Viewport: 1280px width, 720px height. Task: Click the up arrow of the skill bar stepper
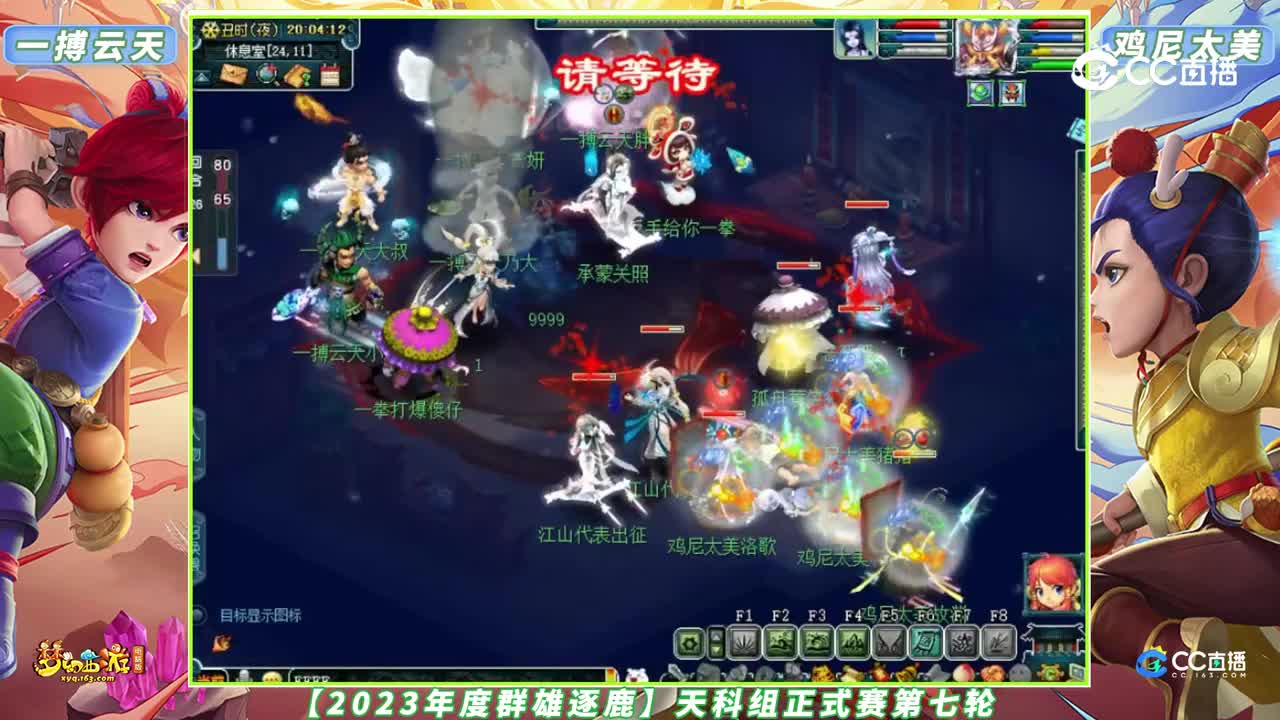coord(715,634)
